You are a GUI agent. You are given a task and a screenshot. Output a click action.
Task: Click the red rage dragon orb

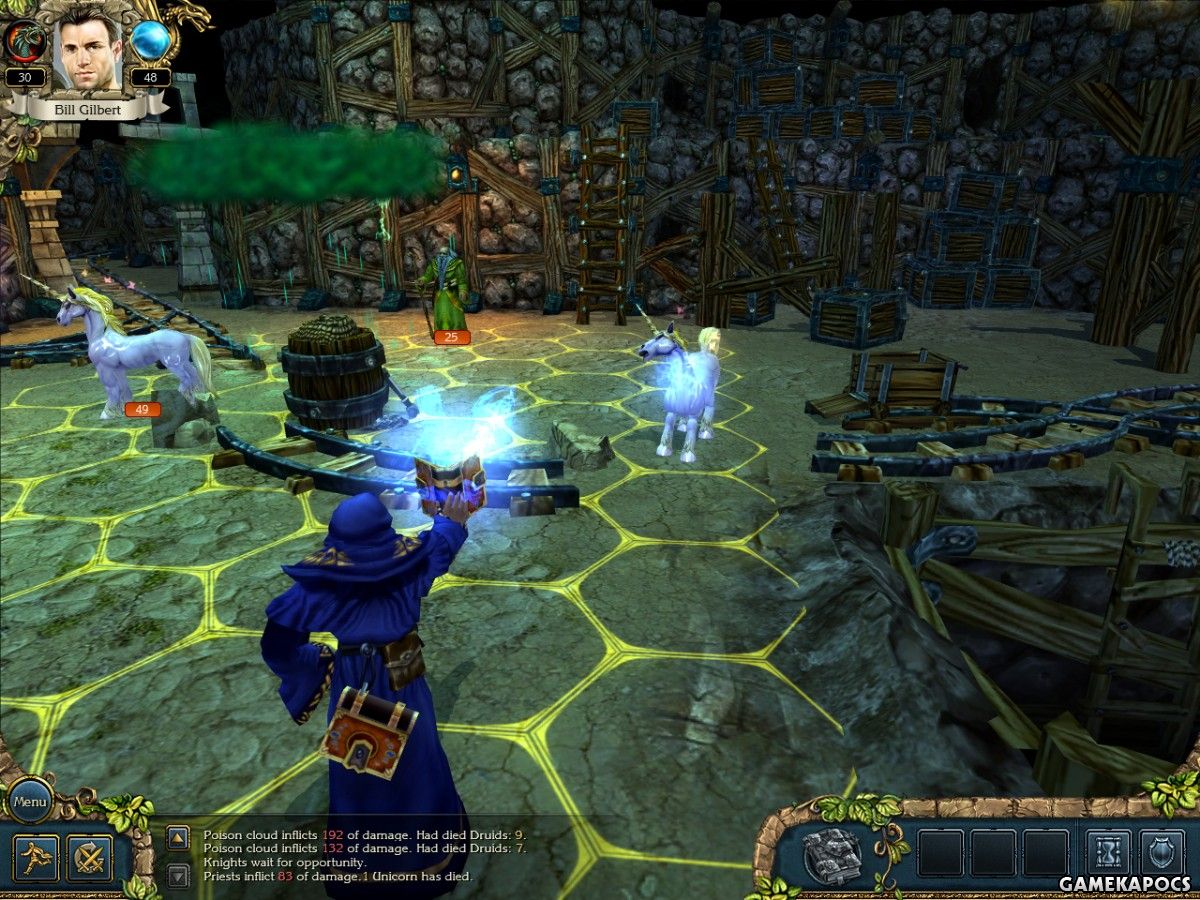click(x=23, y=41)
